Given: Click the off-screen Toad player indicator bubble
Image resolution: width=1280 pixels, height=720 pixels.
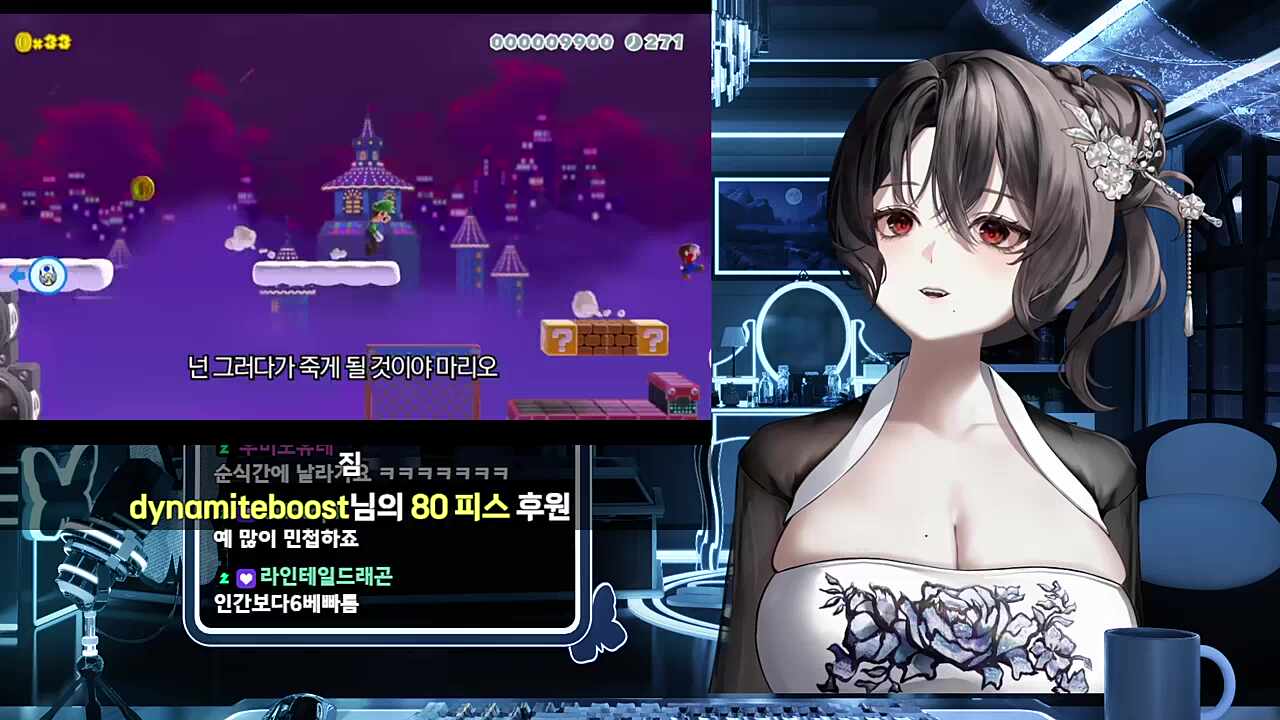Looking at the screenshot, I should tap(46, 274).
